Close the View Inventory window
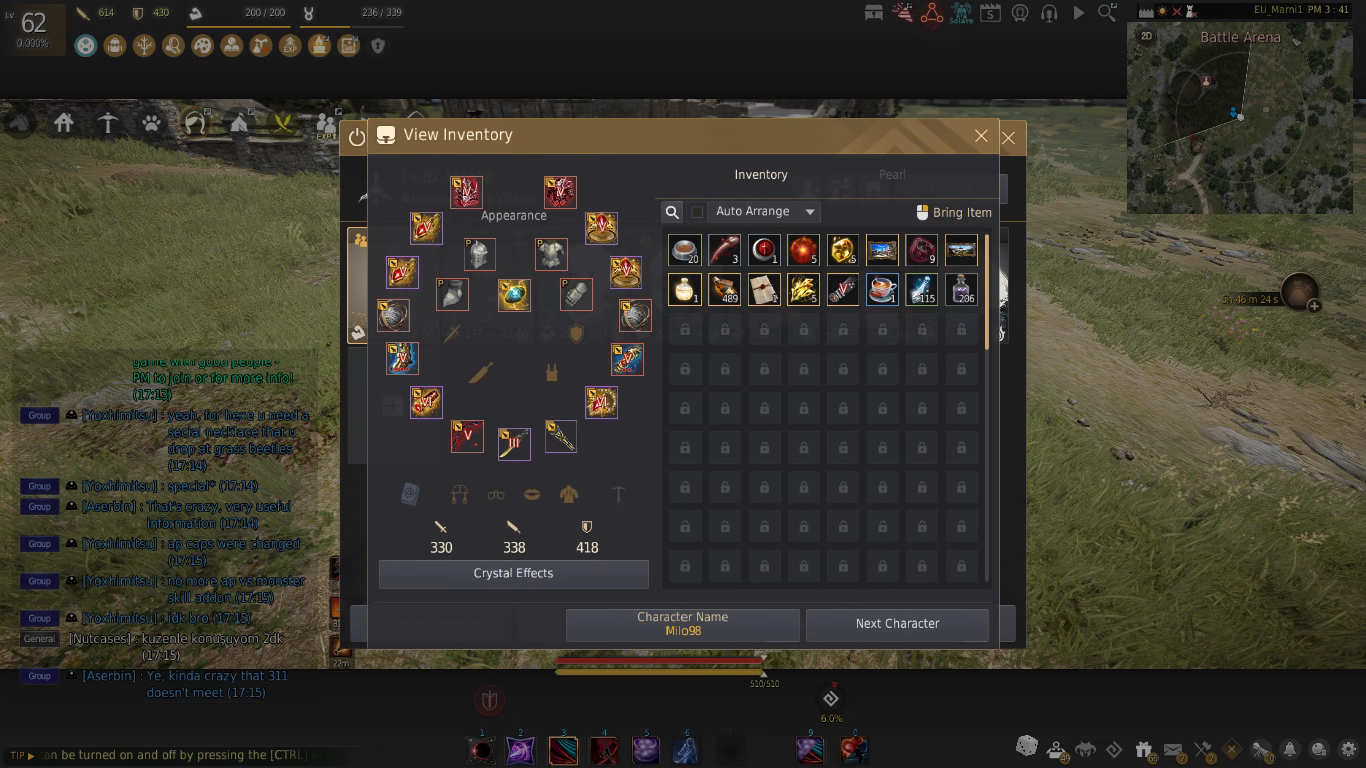 (x=981, y=136)
